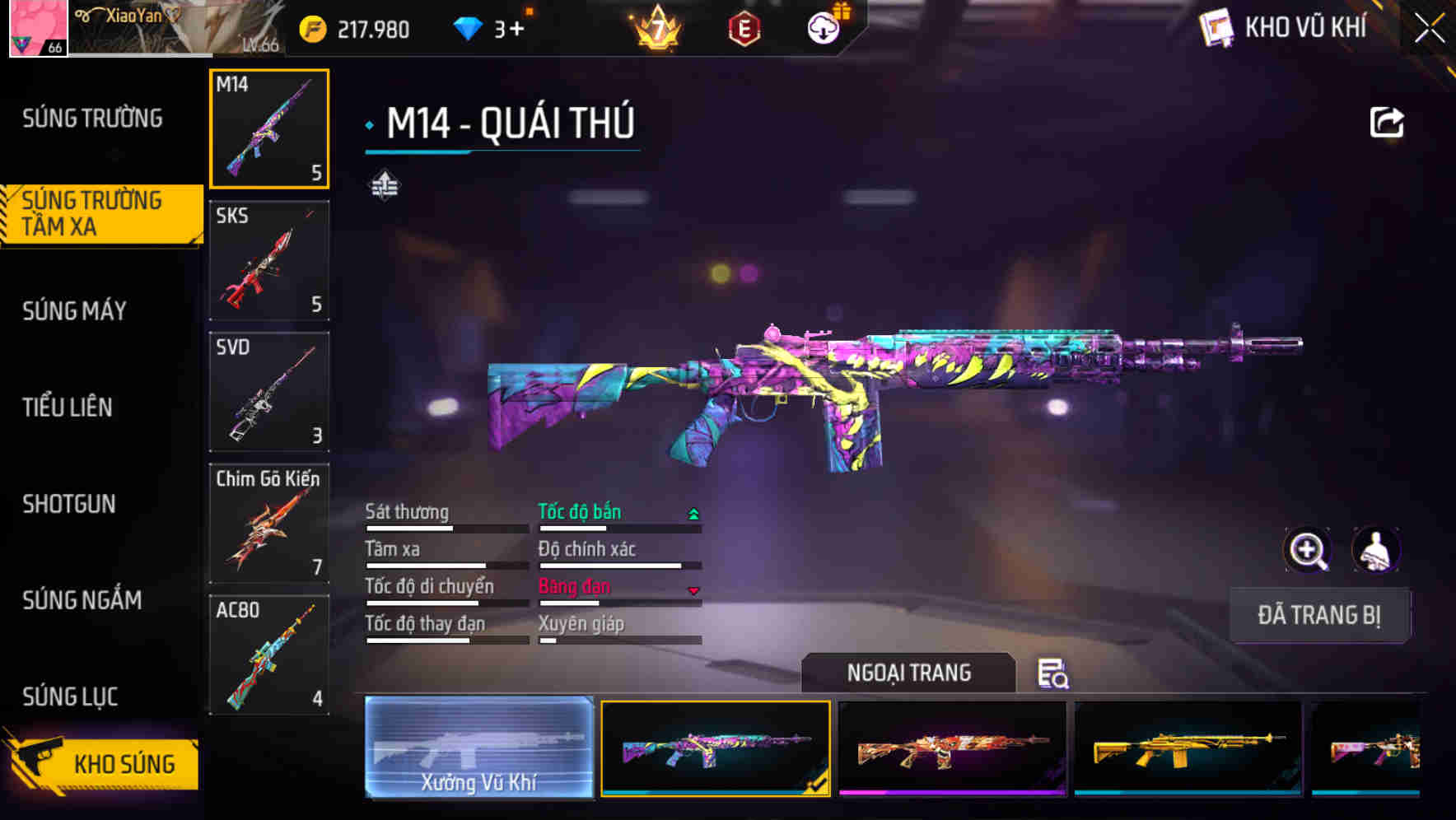Preview weapon held by character
The image size is (1456, 820).
tap(1375, 550)
